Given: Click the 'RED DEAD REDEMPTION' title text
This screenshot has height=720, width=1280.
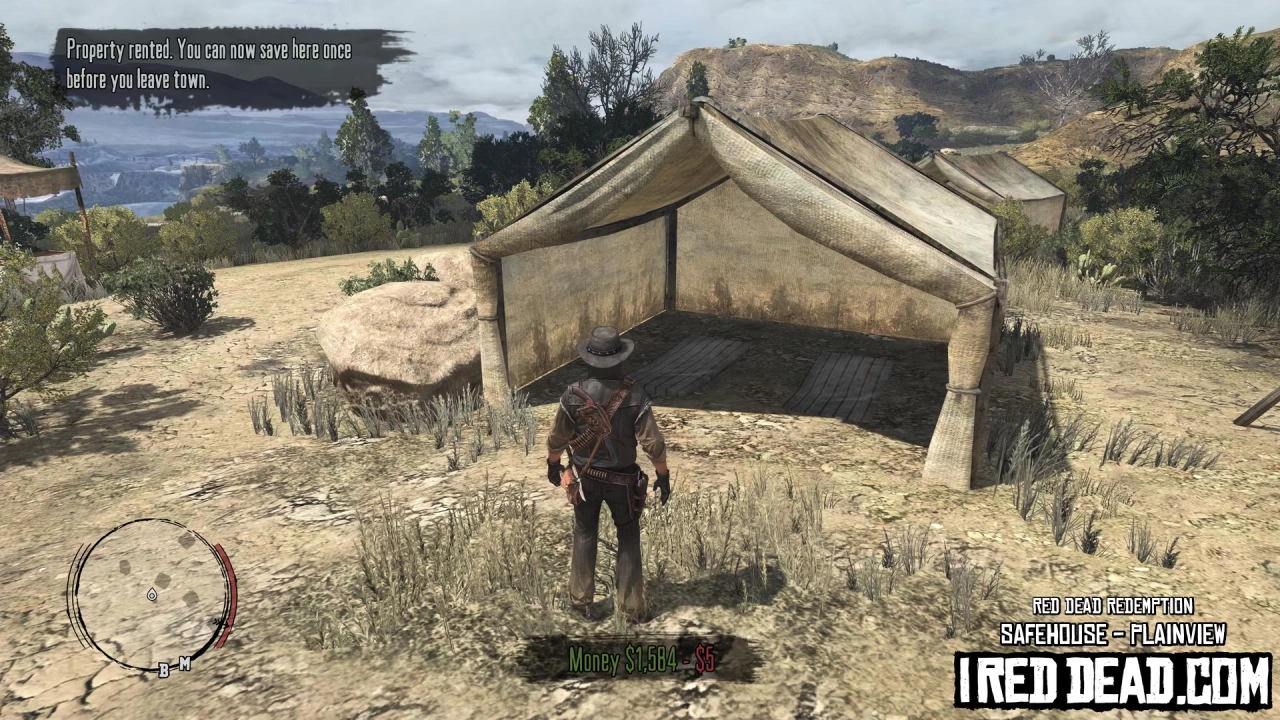Looking at the screenshot, I should click(x=1113, y=606).
